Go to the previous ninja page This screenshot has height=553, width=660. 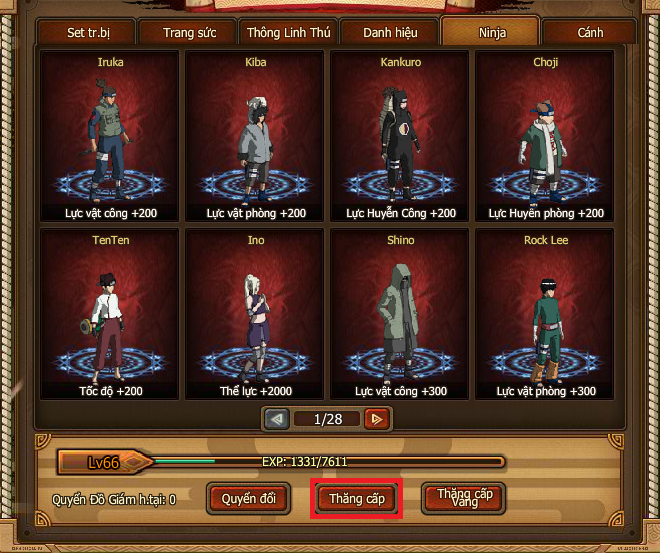coord(277,420)
